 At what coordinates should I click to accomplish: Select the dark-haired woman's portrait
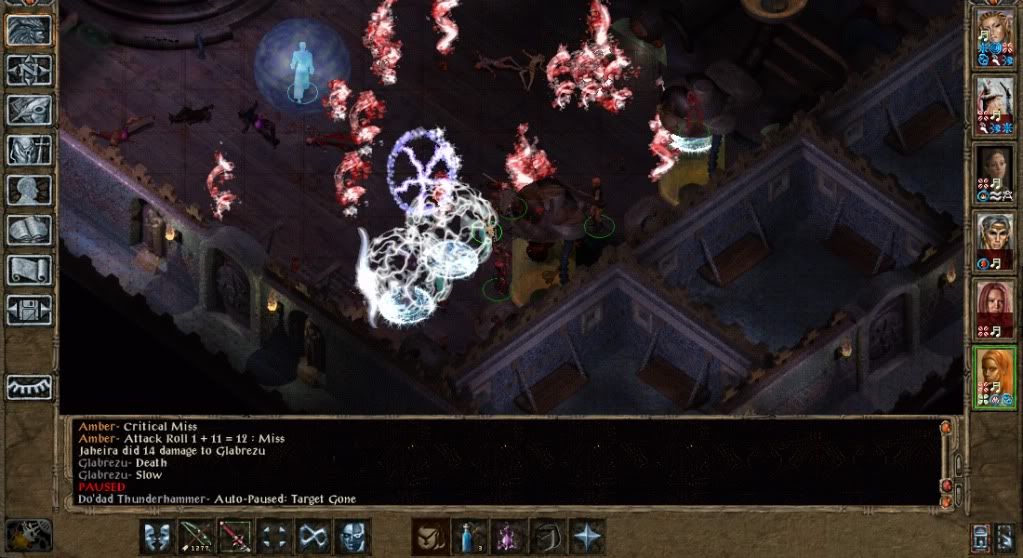point(995,172)
